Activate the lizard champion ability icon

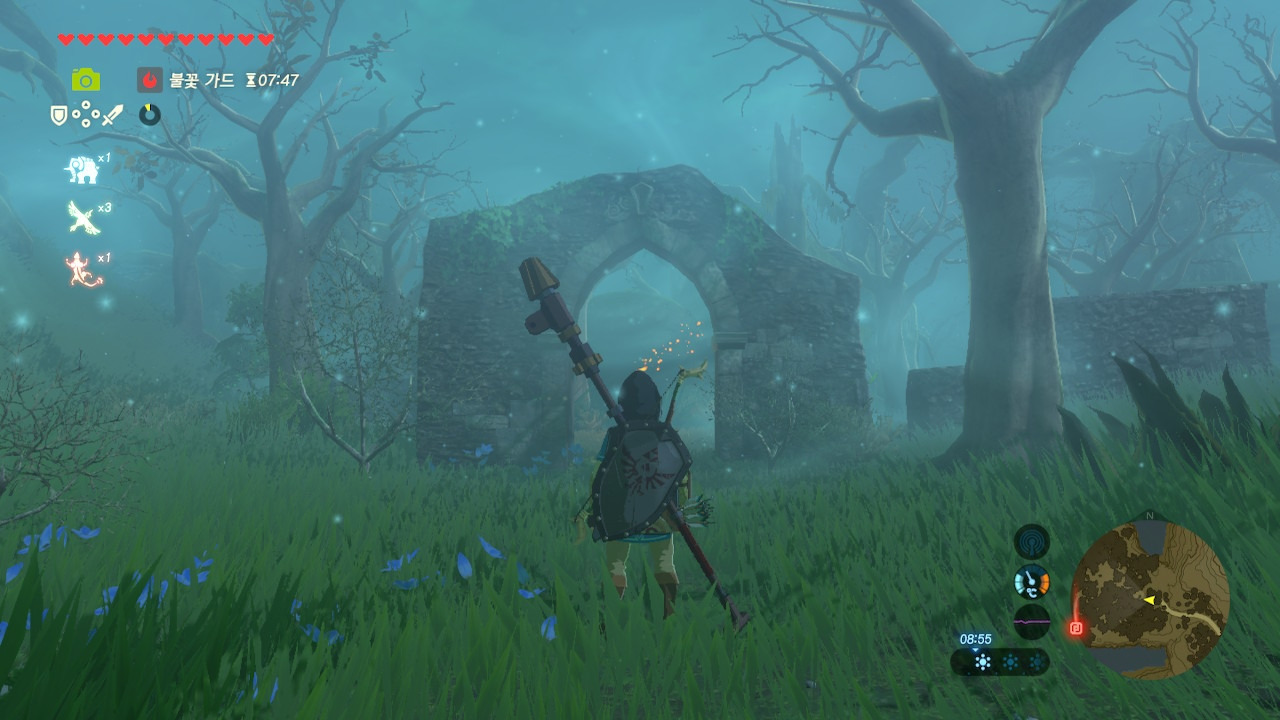(x=84, y=270)
